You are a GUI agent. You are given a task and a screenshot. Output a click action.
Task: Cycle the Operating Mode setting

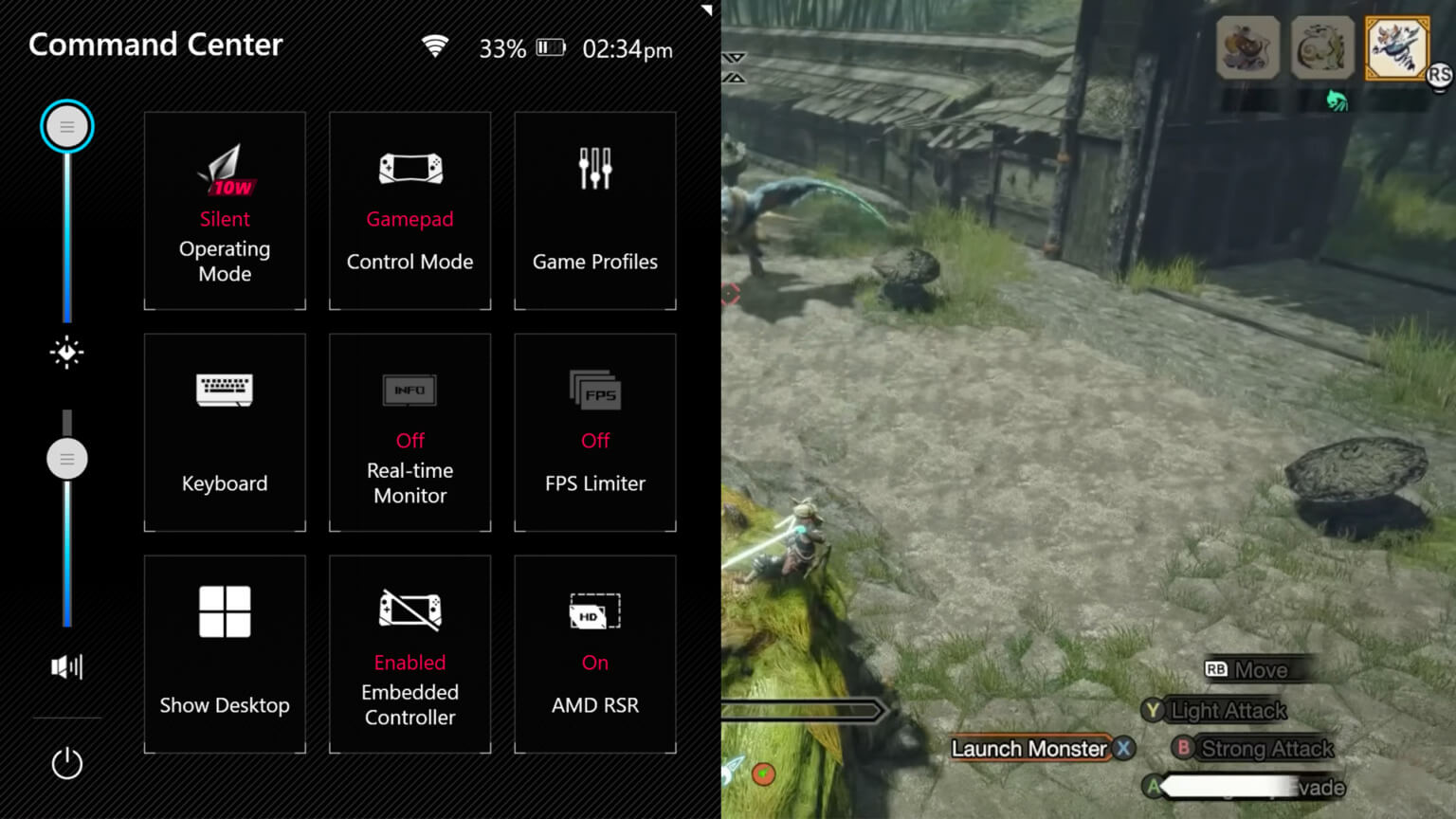(x=225, y=209)
